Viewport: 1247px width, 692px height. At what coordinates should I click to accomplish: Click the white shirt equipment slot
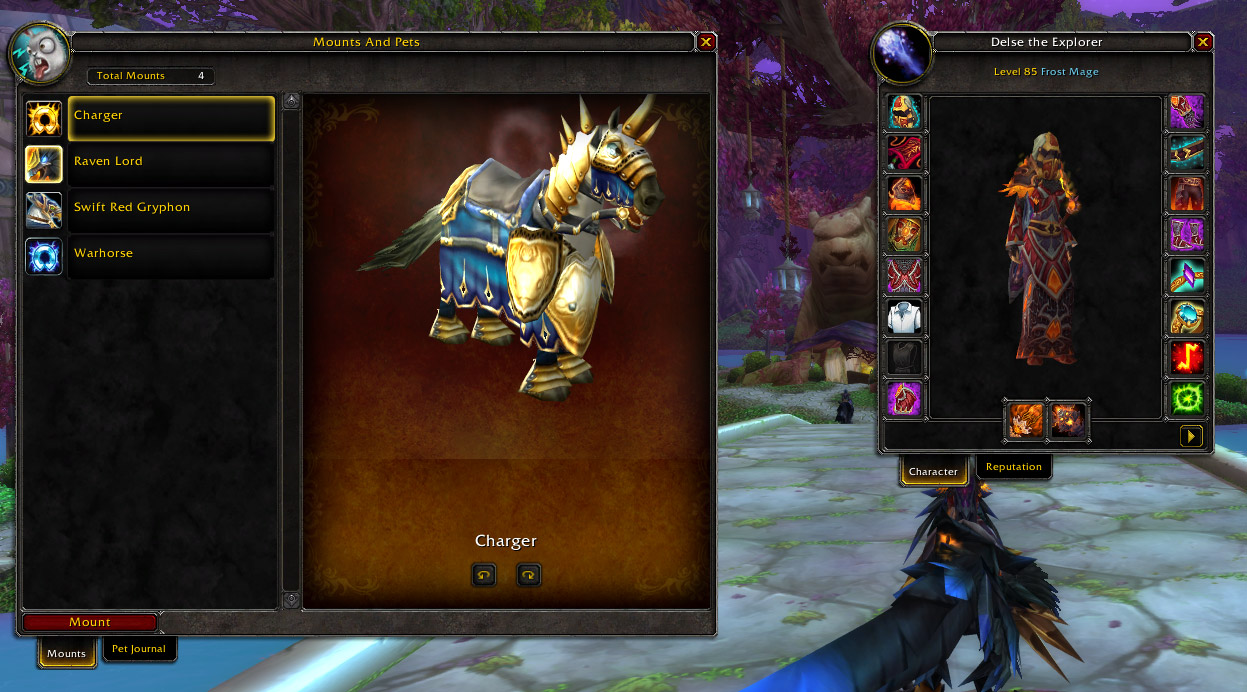[x=905, y=318]
